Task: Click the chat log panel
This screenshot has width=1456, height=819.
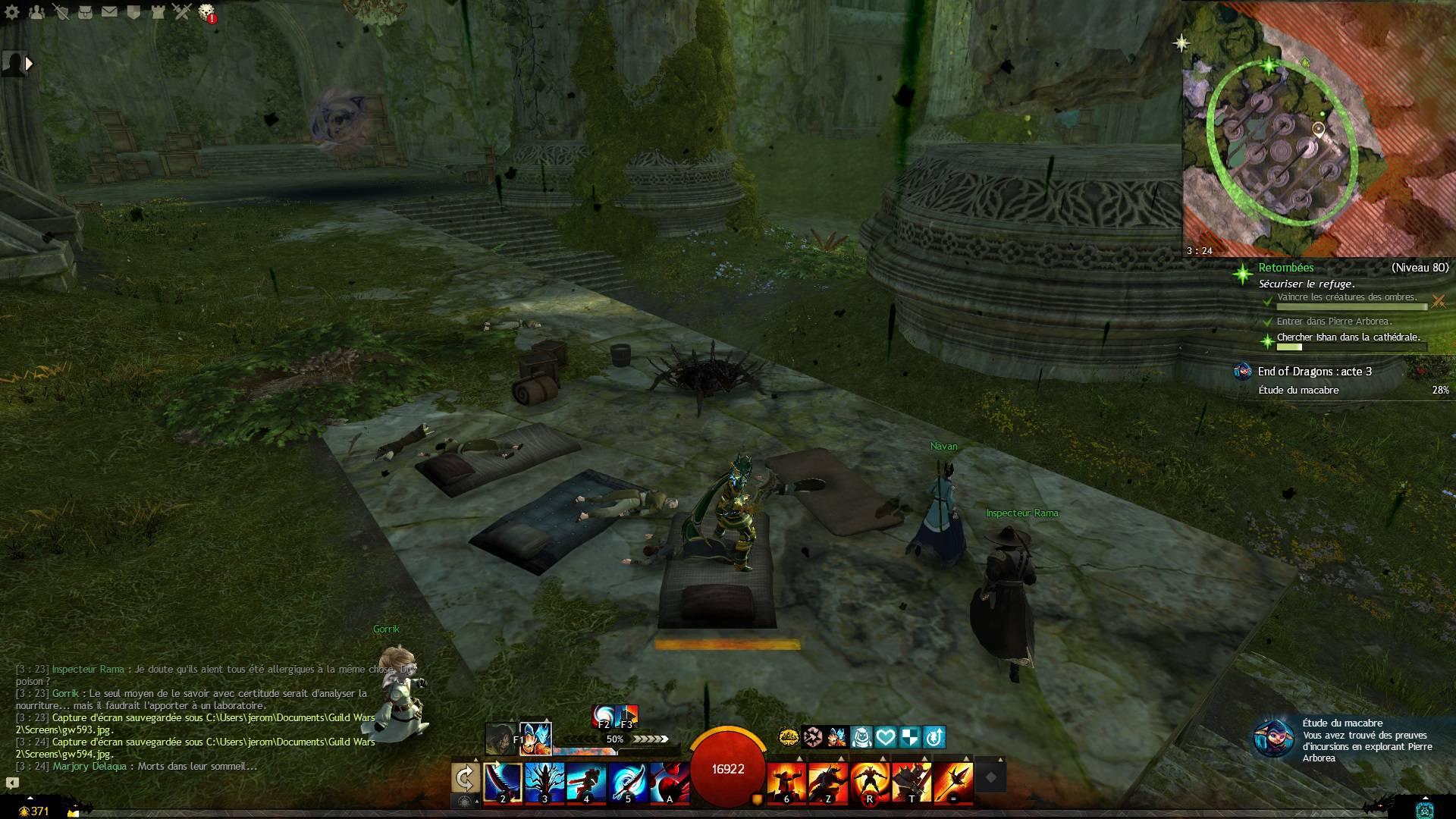Action: (x=197, y=717)
